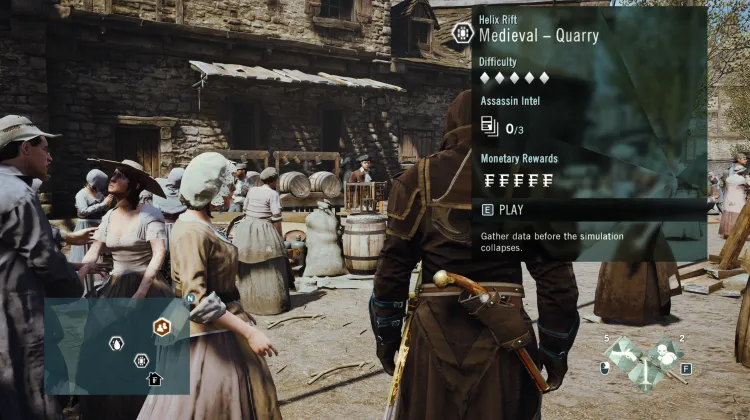Open the minimap
This screenshot has height=420, width=750.
(x=116, y=344)
